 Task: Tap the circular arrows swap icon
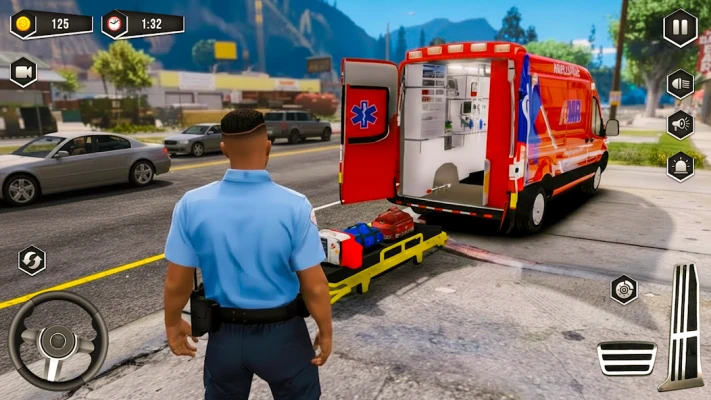[32, 260]
